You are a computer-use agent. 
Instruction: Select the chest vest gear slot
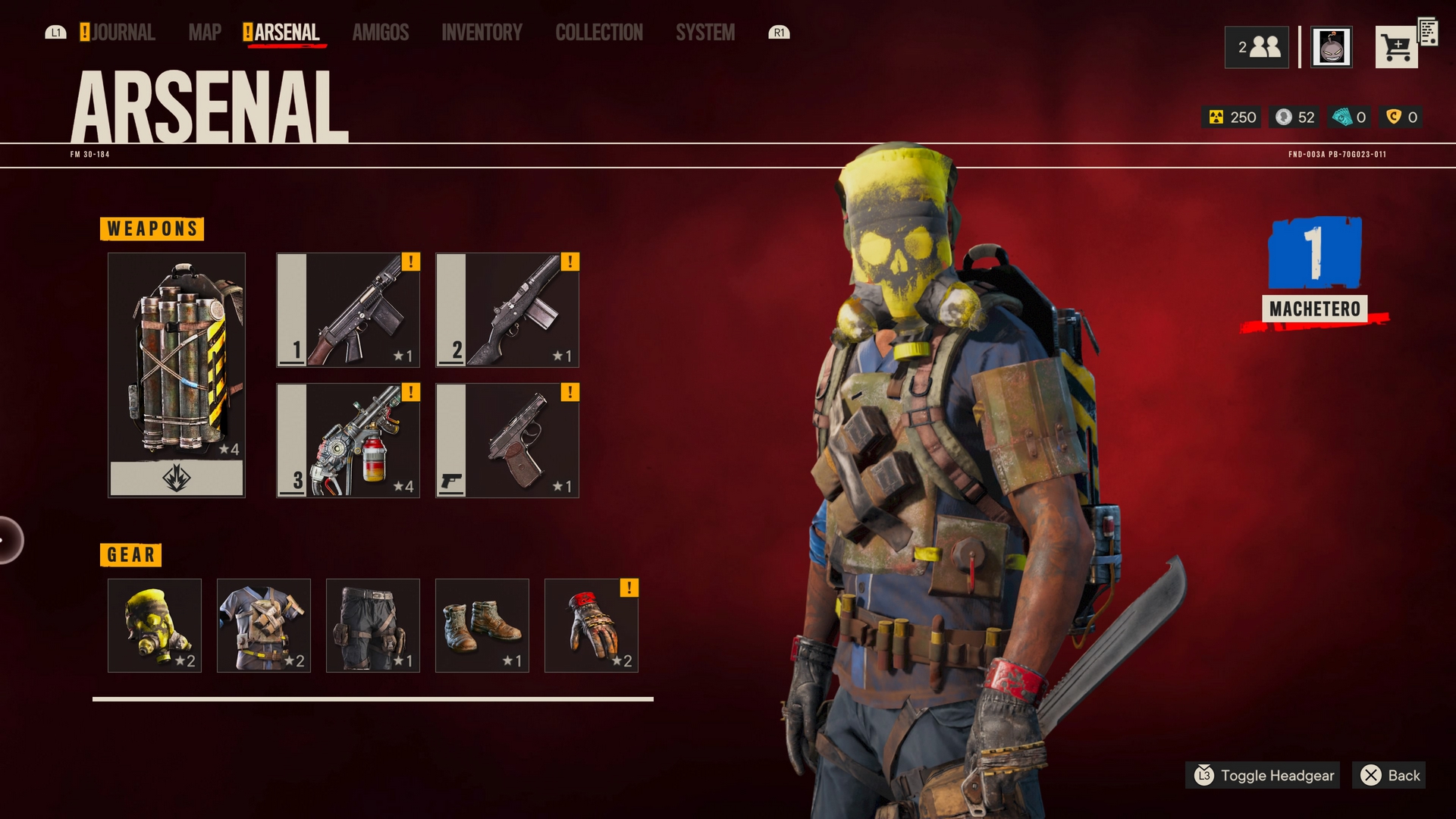click(264, 626)
